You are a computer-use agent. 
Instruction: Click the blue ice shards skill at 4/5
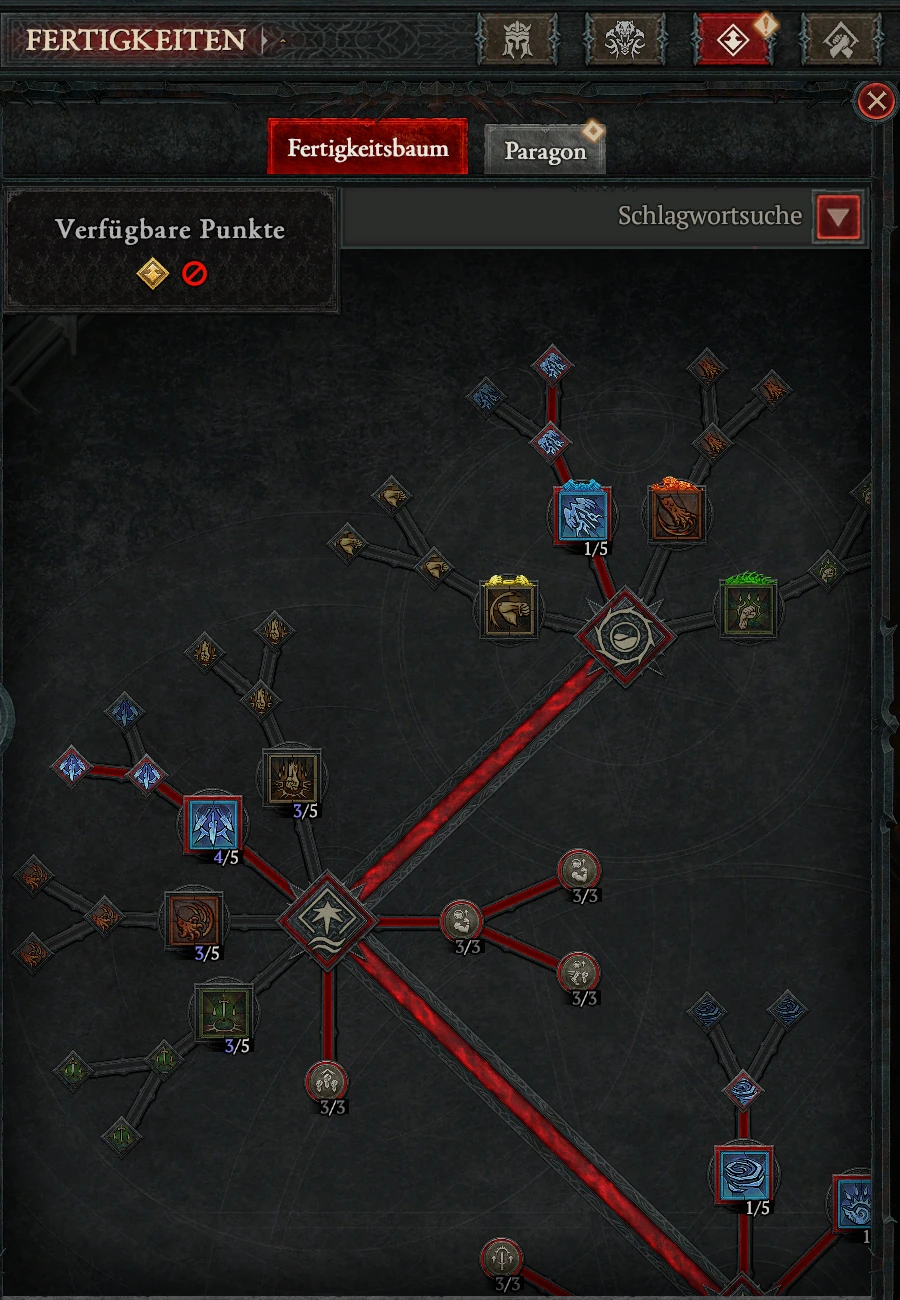(x=213, y=825)
